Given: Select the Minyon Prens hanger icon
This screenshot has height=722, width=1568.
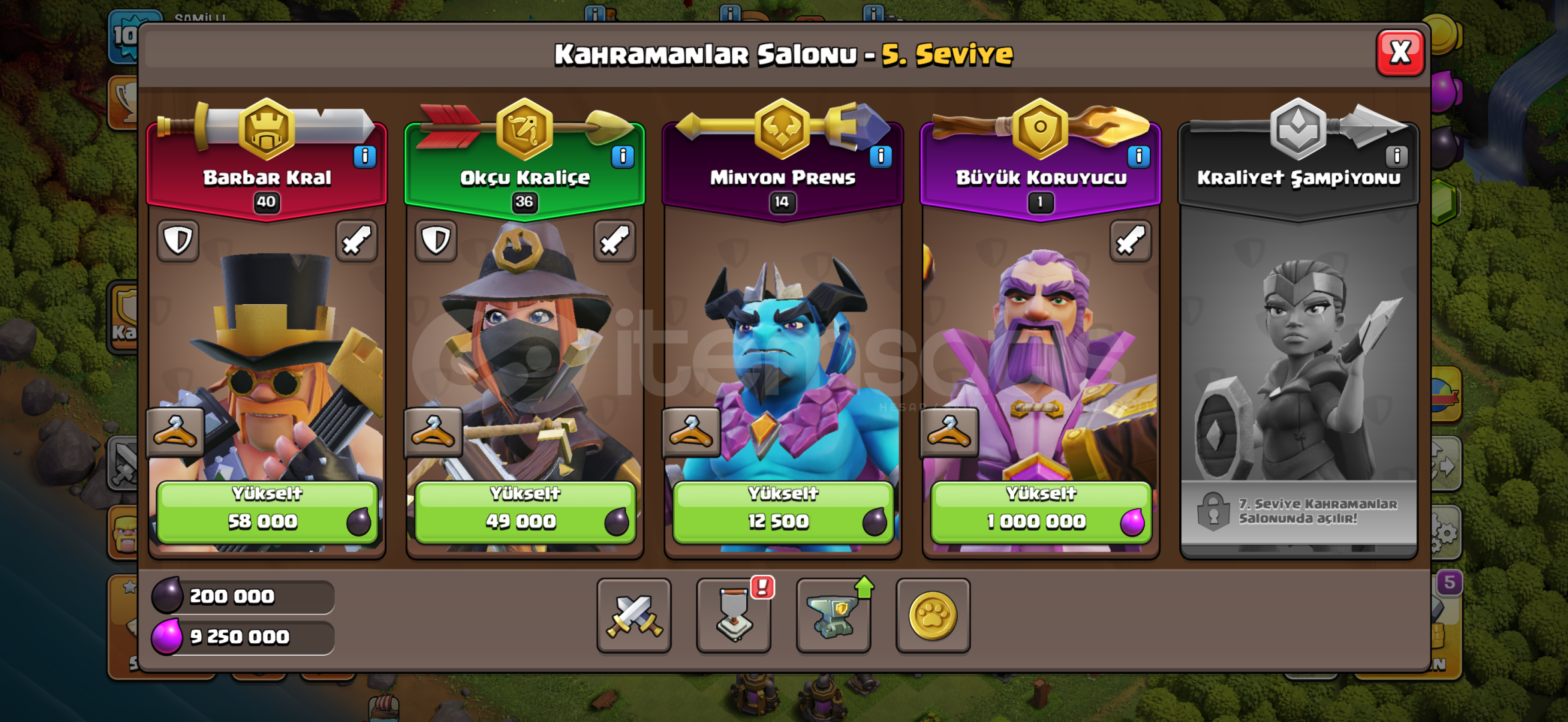Looking at the screenshot, I should [x=693, y=431].
